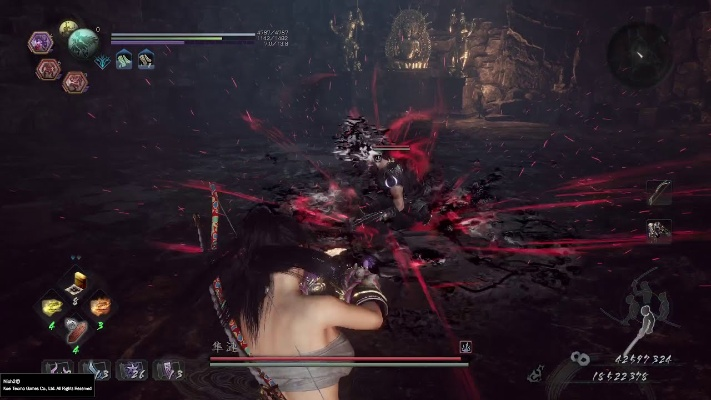Activate the upper red yokai soul core
The height and width of the screenshot is (400, 711).
[x=48, y=68]
